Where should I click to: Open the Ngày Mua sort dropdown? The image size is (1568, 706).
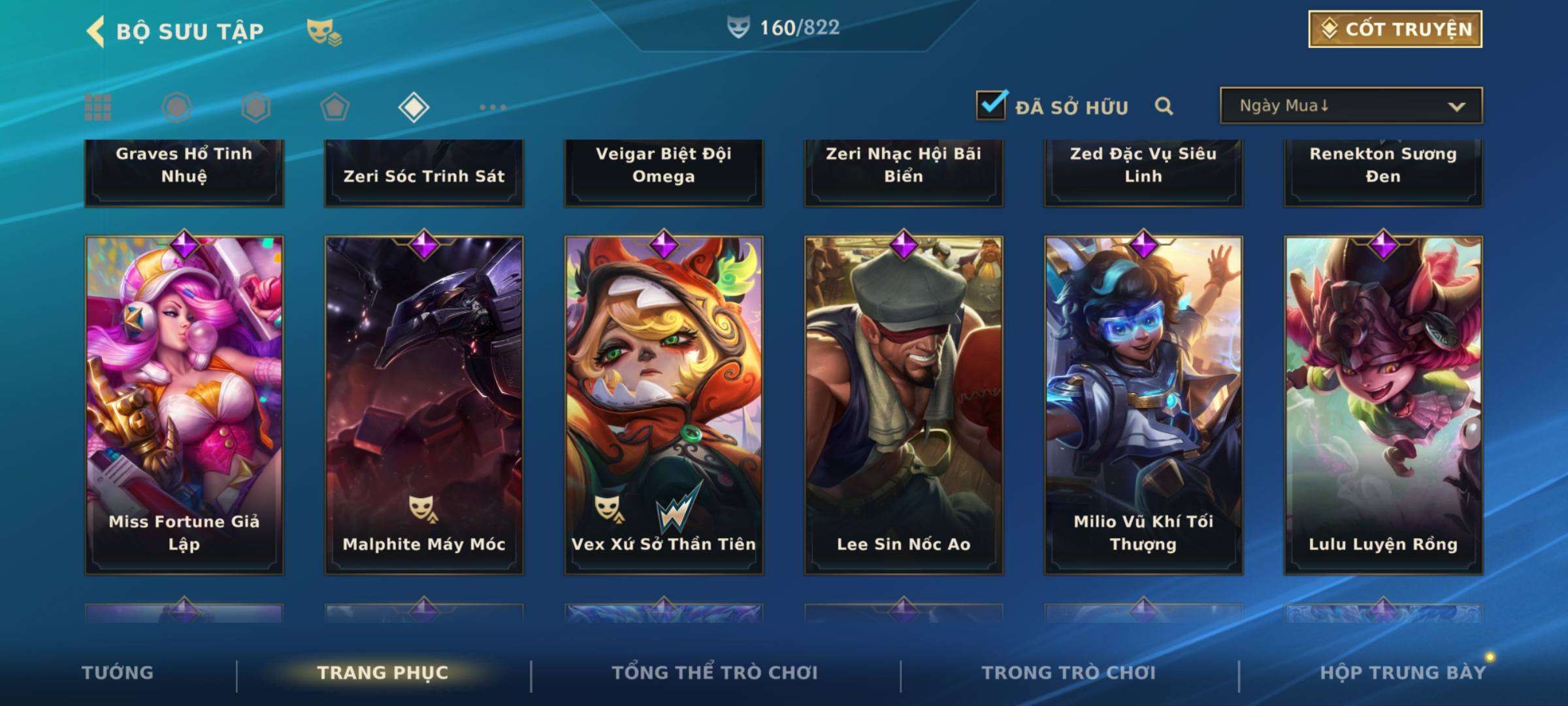pos(1350,106)
